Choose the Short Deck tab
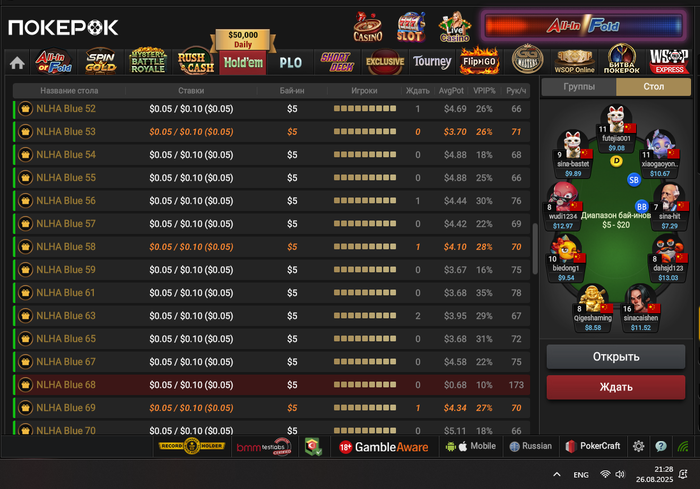Screen dimensions: 700x489 [336, 62]
